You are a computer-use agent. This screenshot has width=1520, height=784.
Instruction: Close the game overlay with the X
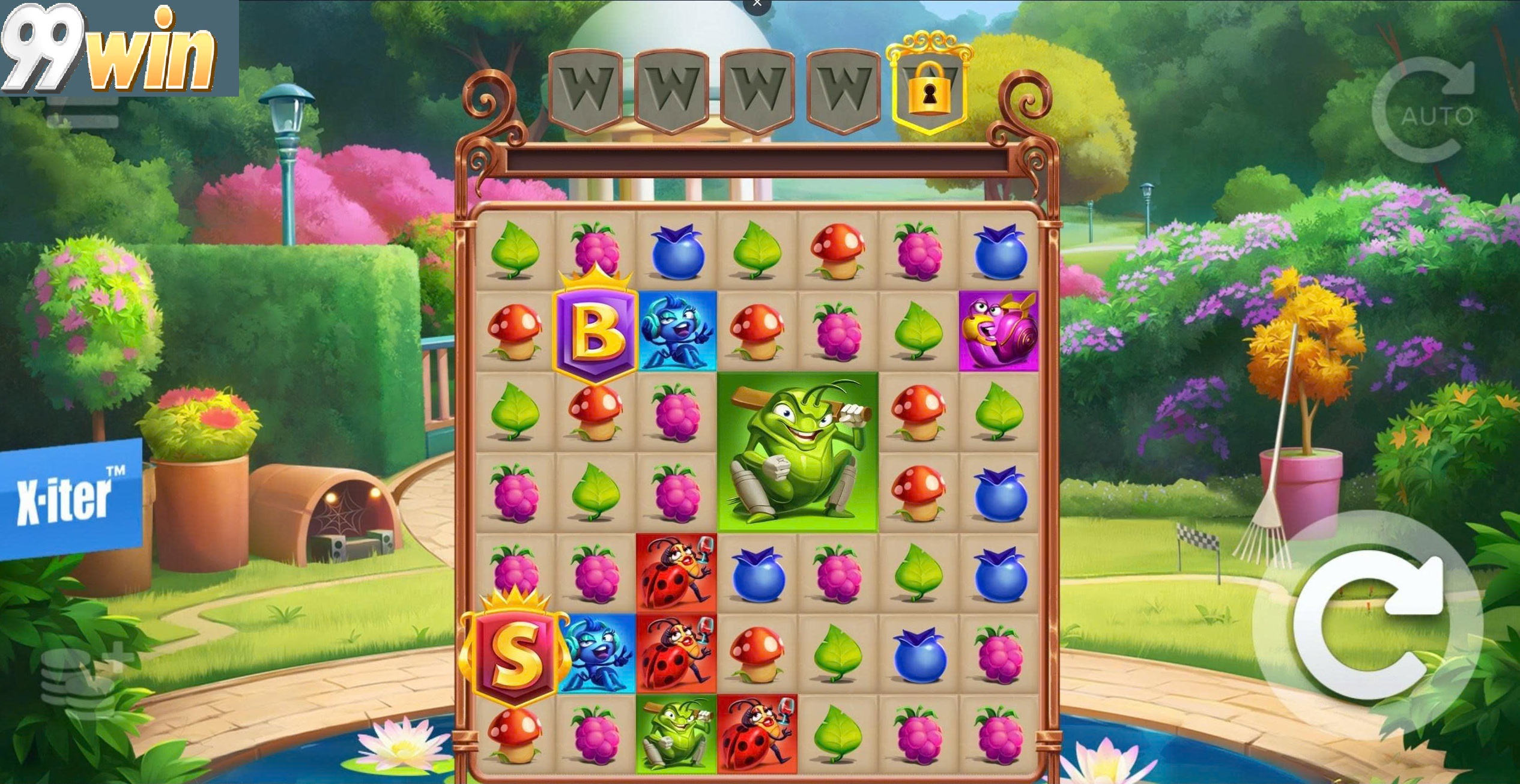pos(756,5)
